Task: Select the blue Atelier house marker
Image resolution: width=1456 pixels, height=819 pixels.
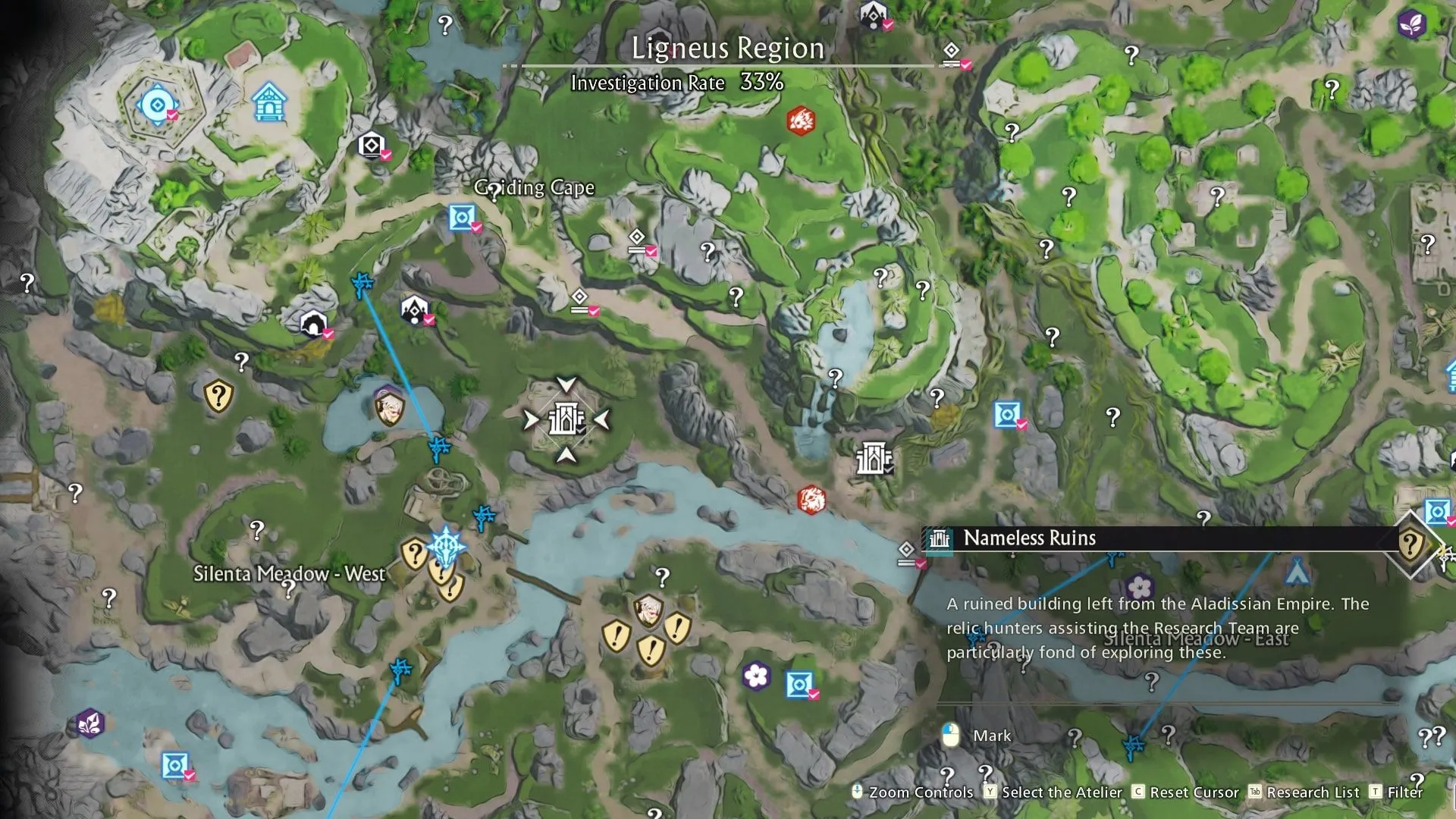Action: pos(268,102)
